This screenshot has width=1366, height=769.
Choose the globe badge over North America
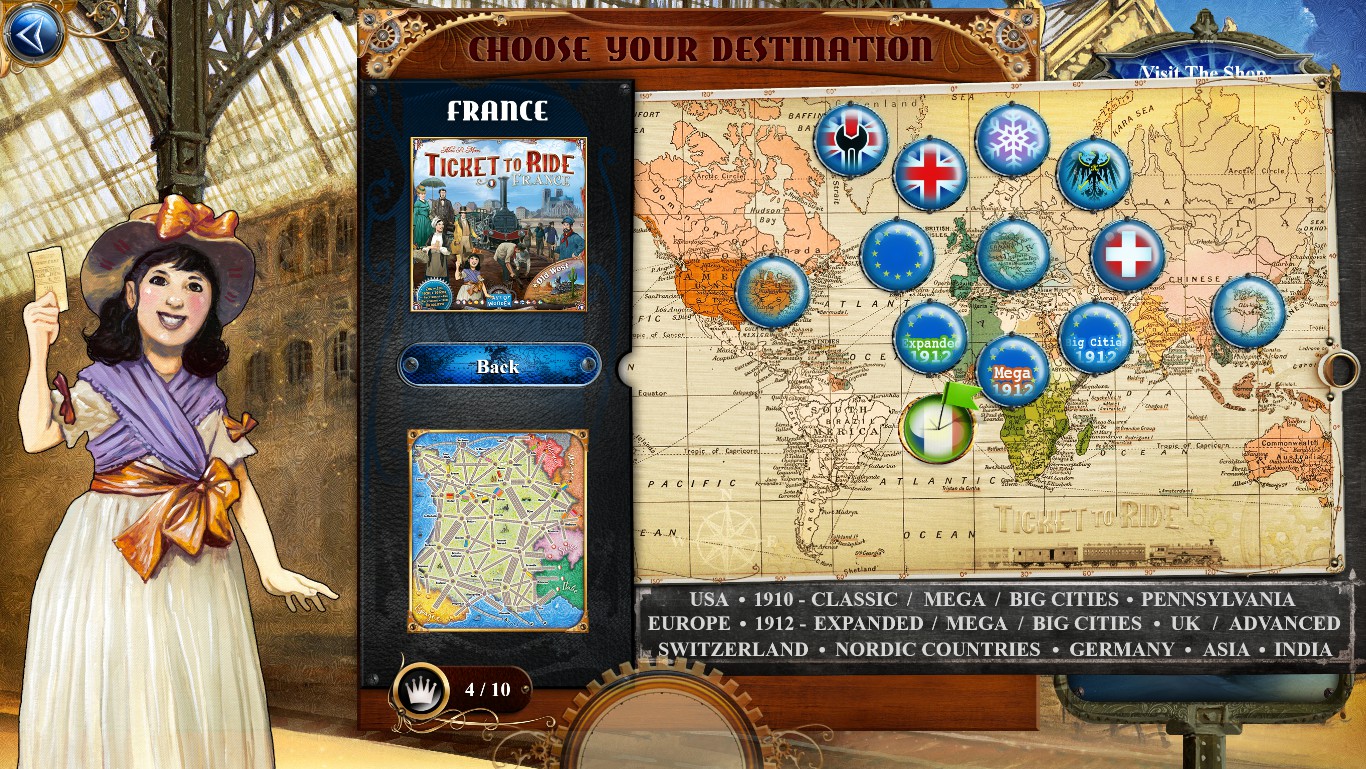click(x=772, y=291)
